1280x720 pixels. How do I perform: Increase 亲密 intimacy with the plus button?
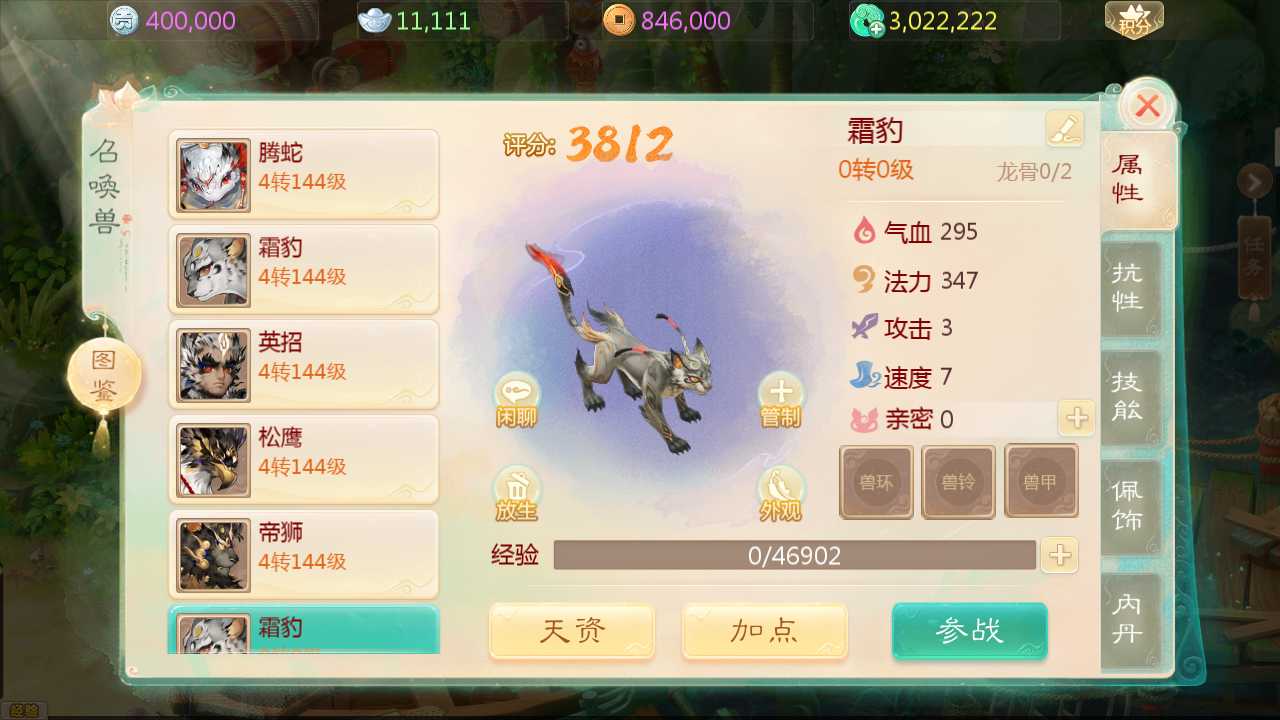click(1076, 419)
